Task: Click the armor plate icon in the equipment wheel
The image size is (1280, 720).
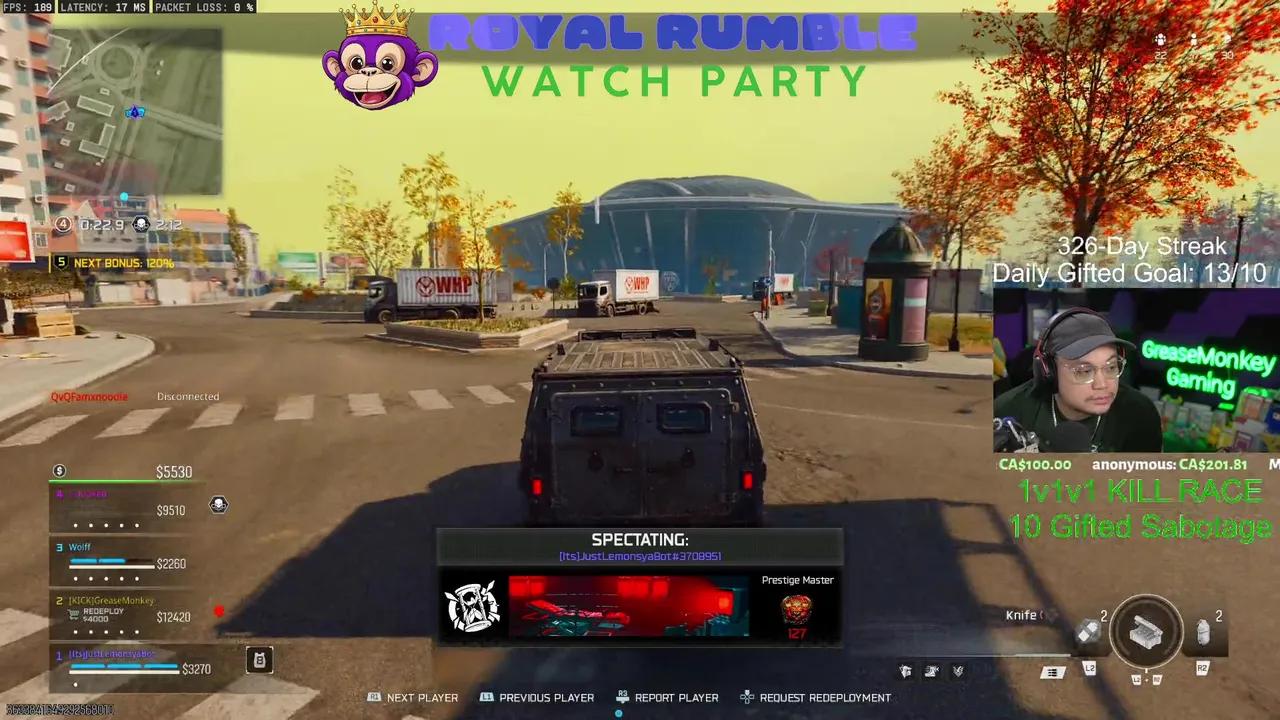Action: click(x=1147, y=632)
